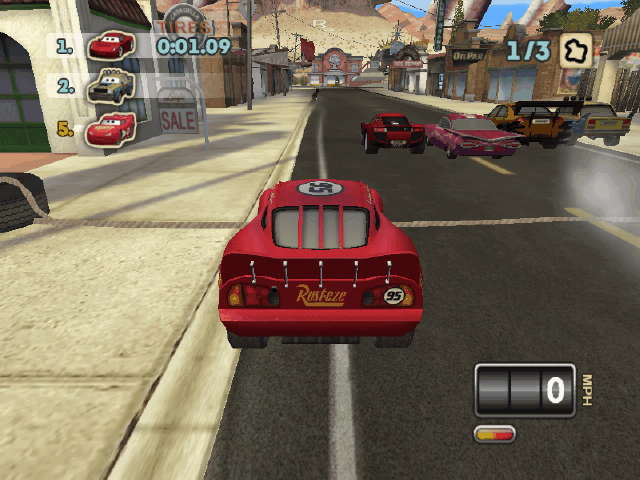
Task: Open the track map icon
Action: click(575, 50)
